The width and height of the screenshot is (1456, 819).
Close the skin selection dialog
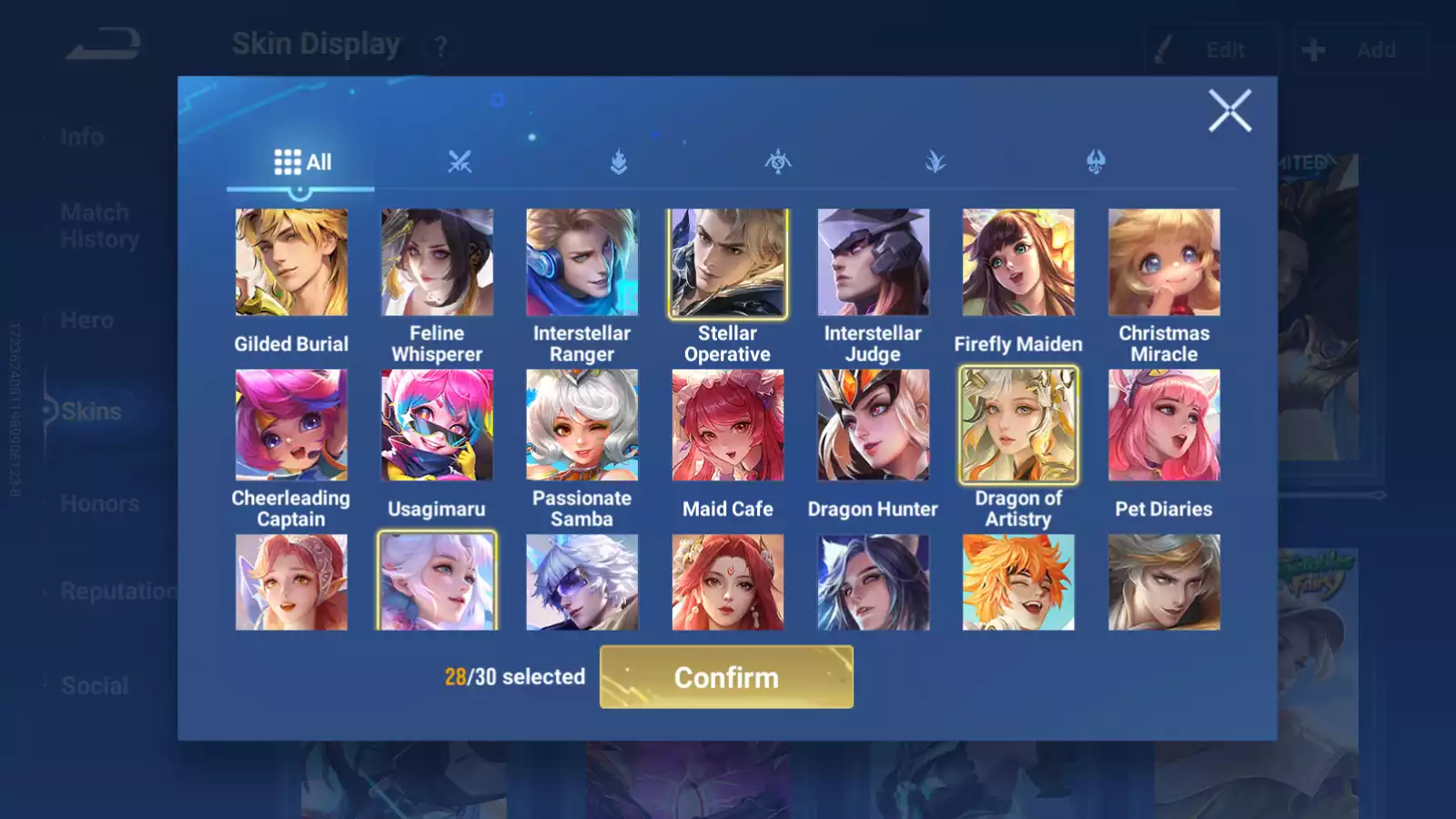pyautogui.click(x=1229, y=111)
